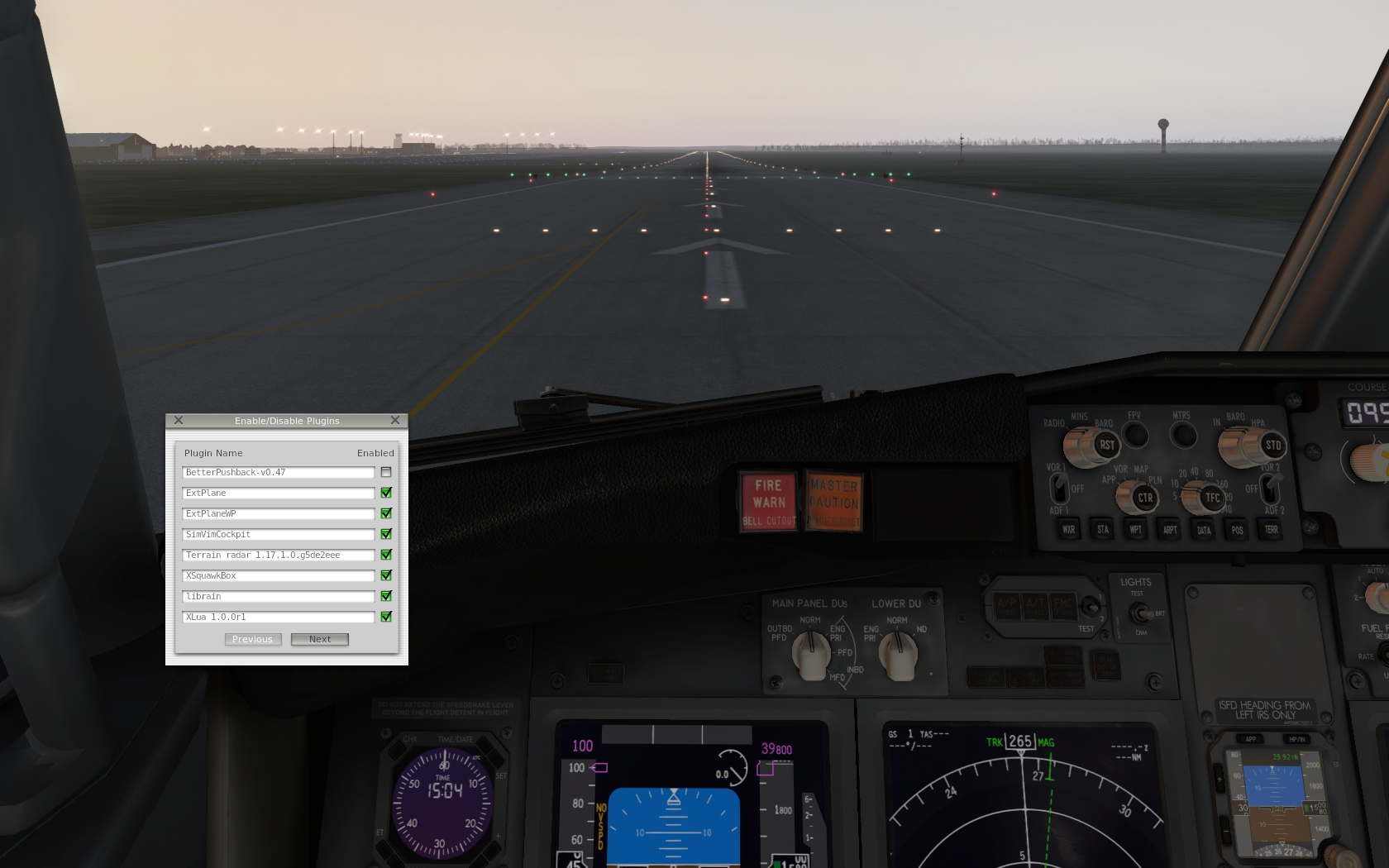The height and width of the screenshot is (868, 1389).
Task: Click the Next button in the plugins dialog
Action: coord(319,638)
